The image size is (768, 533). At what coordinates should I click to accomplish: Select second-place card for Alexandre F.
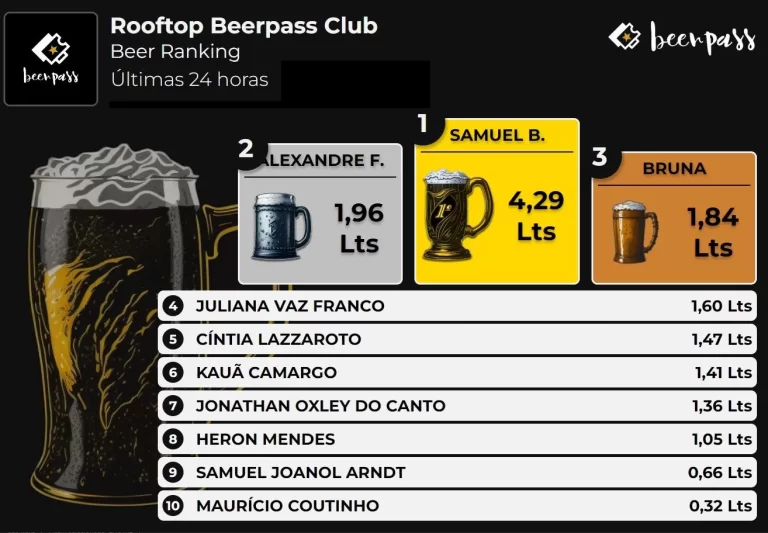(320, 214)
